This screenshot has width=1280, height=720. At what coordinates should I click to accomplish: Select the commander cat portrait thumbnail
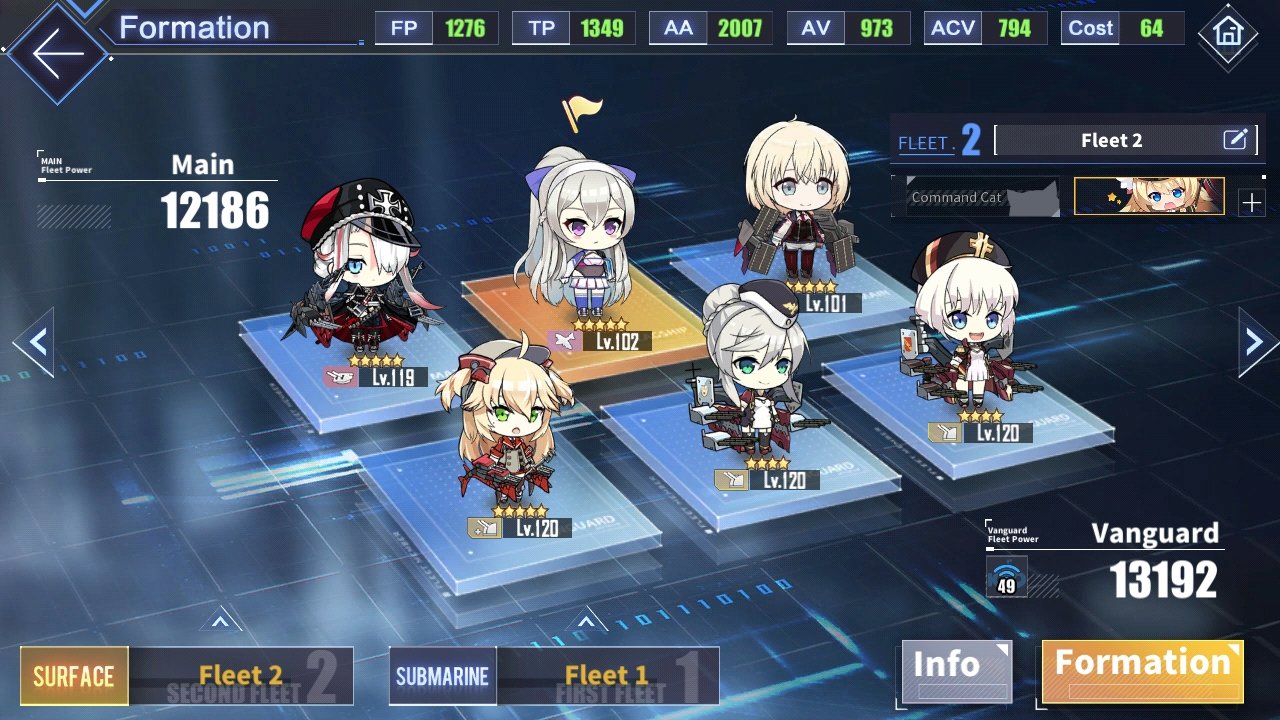point(1149,197)
